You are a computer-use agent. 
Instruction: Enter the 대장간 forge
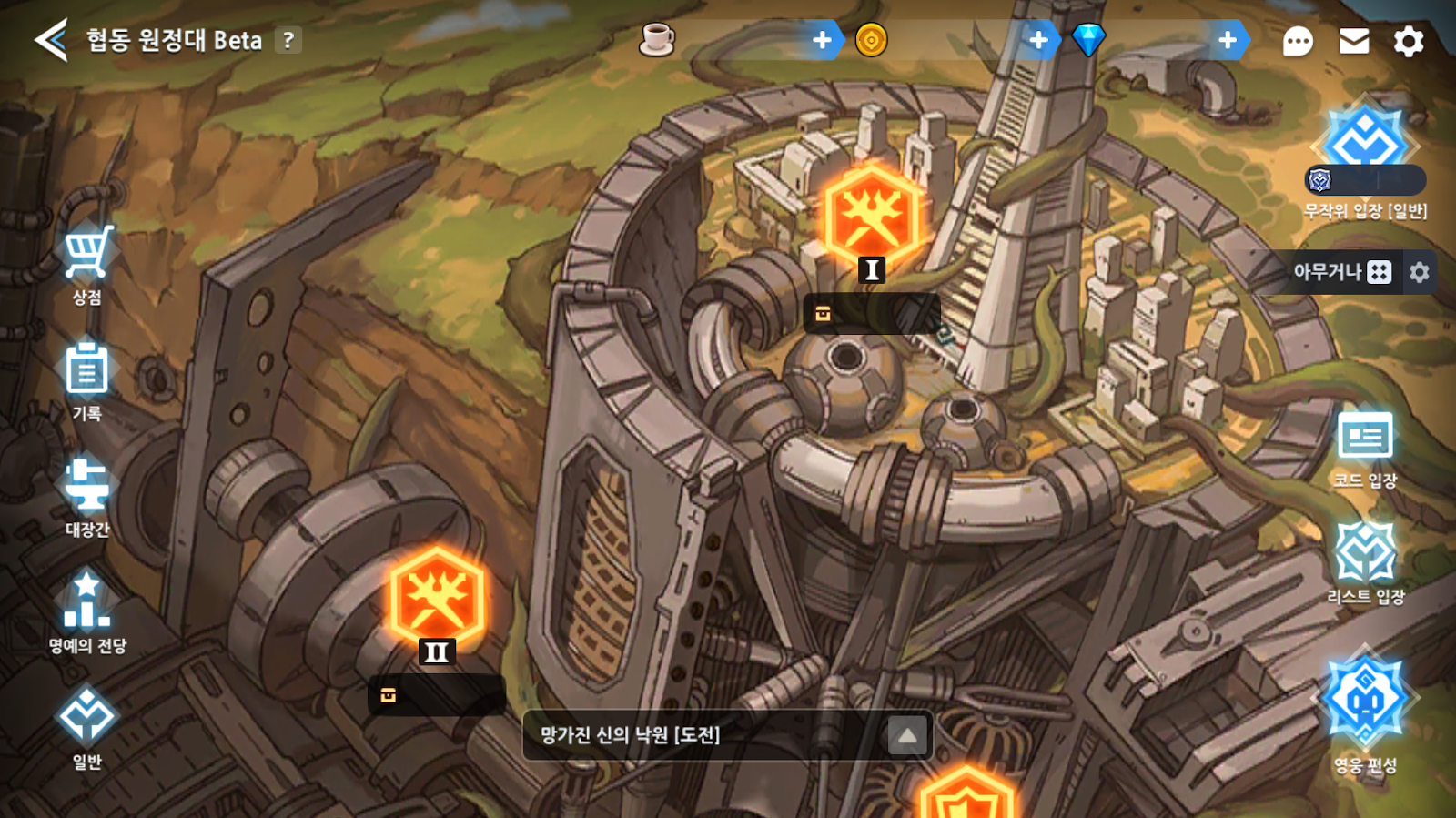click(x=87, y=494)
